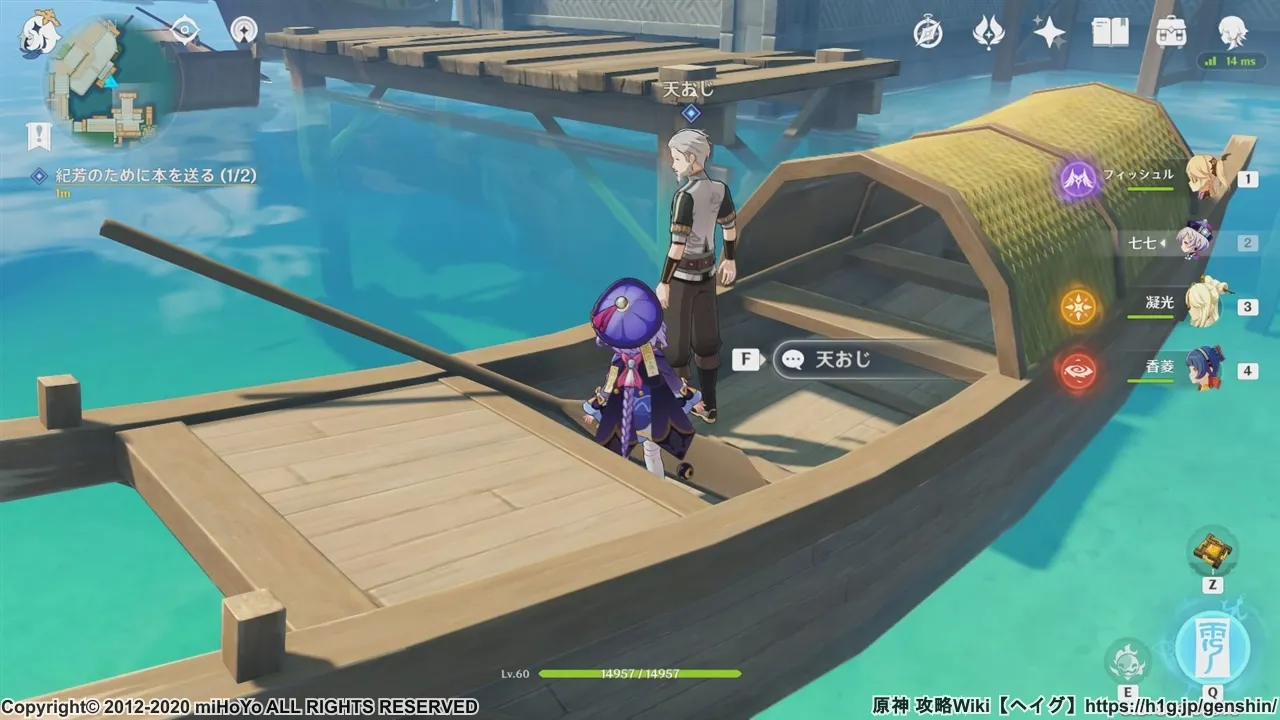1280x720 pixels.
Task: Open the compass events icon
Action: (928, 33)
